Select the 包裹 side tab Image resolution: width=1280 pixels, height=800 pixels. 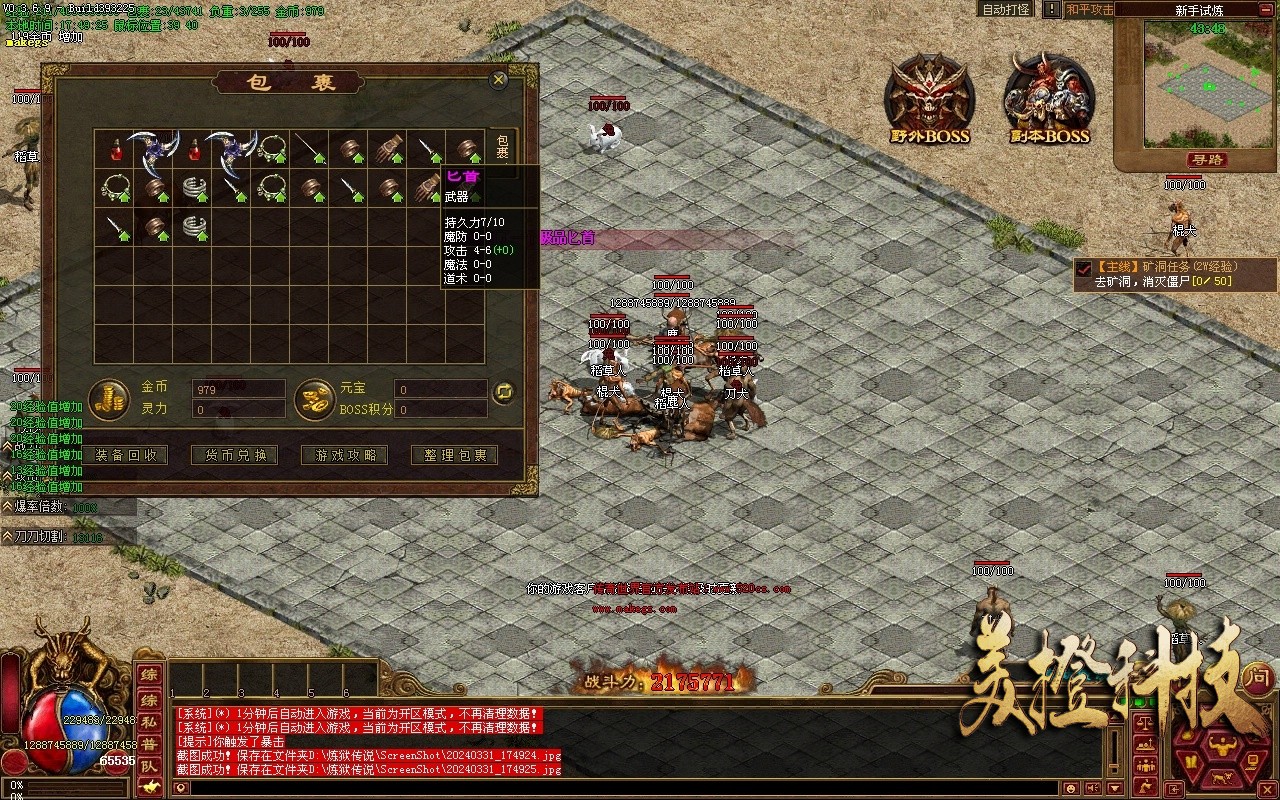503,147
